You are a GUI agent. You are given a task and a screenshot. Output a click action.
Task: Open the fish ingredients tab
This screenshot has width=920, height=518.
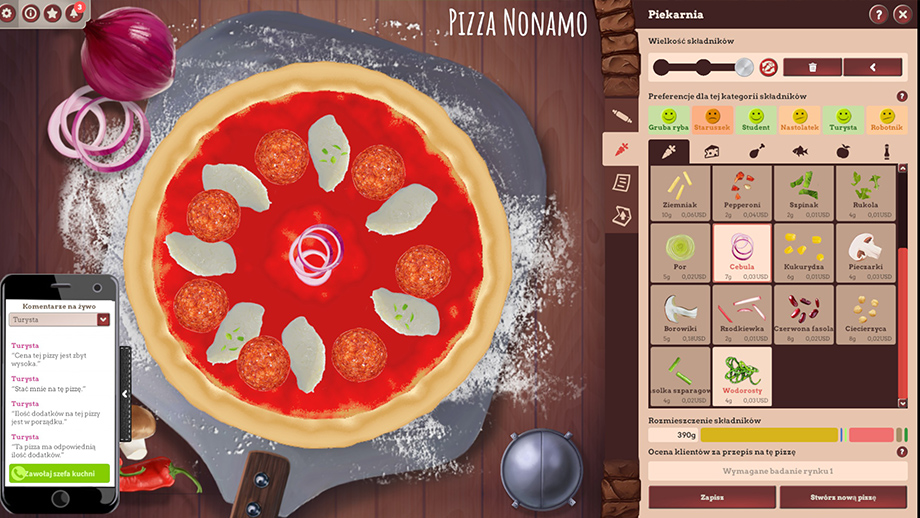(x=799, y=152)
